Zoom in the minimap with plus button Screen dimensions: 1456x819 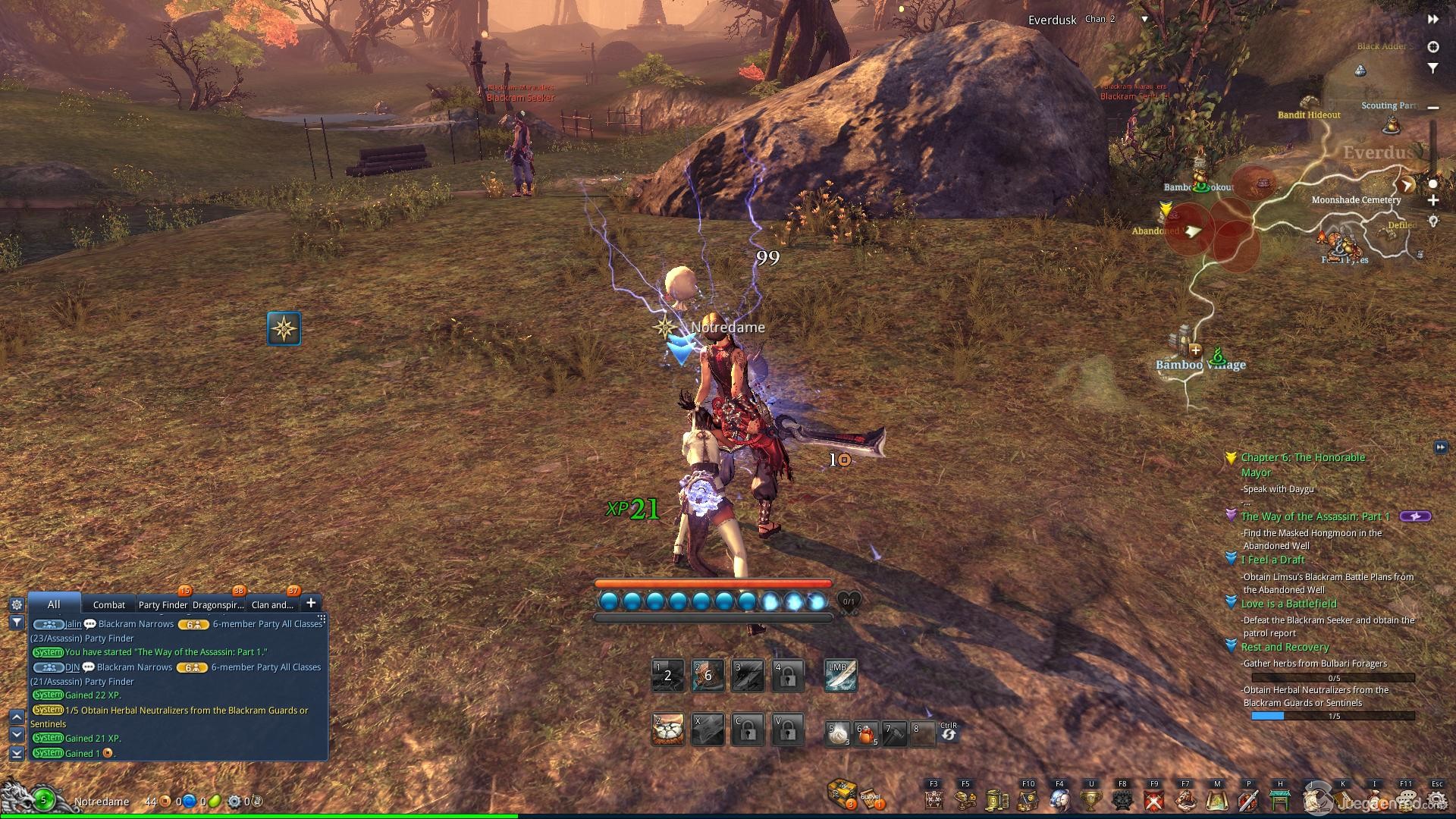(1432, 201)
